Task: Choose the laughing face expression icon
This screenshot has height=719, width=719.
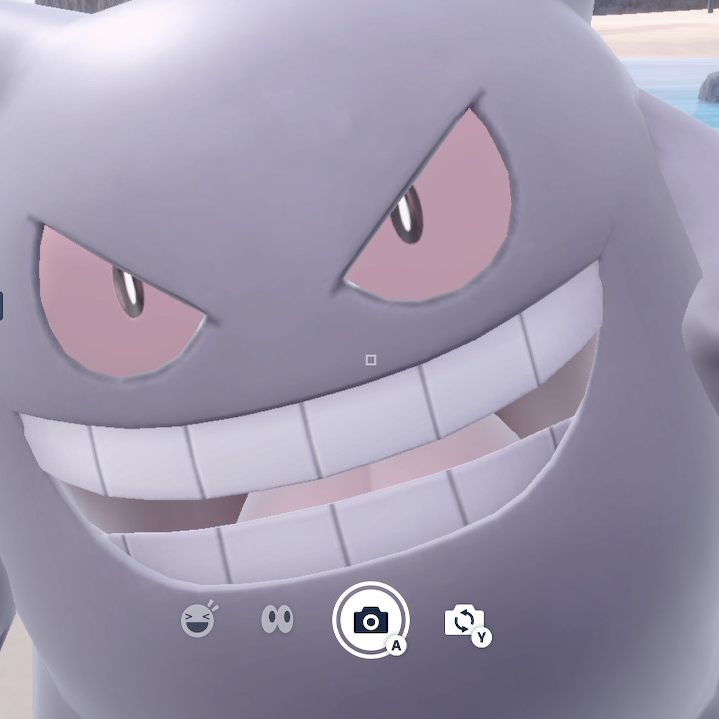Action: [199, 621]
